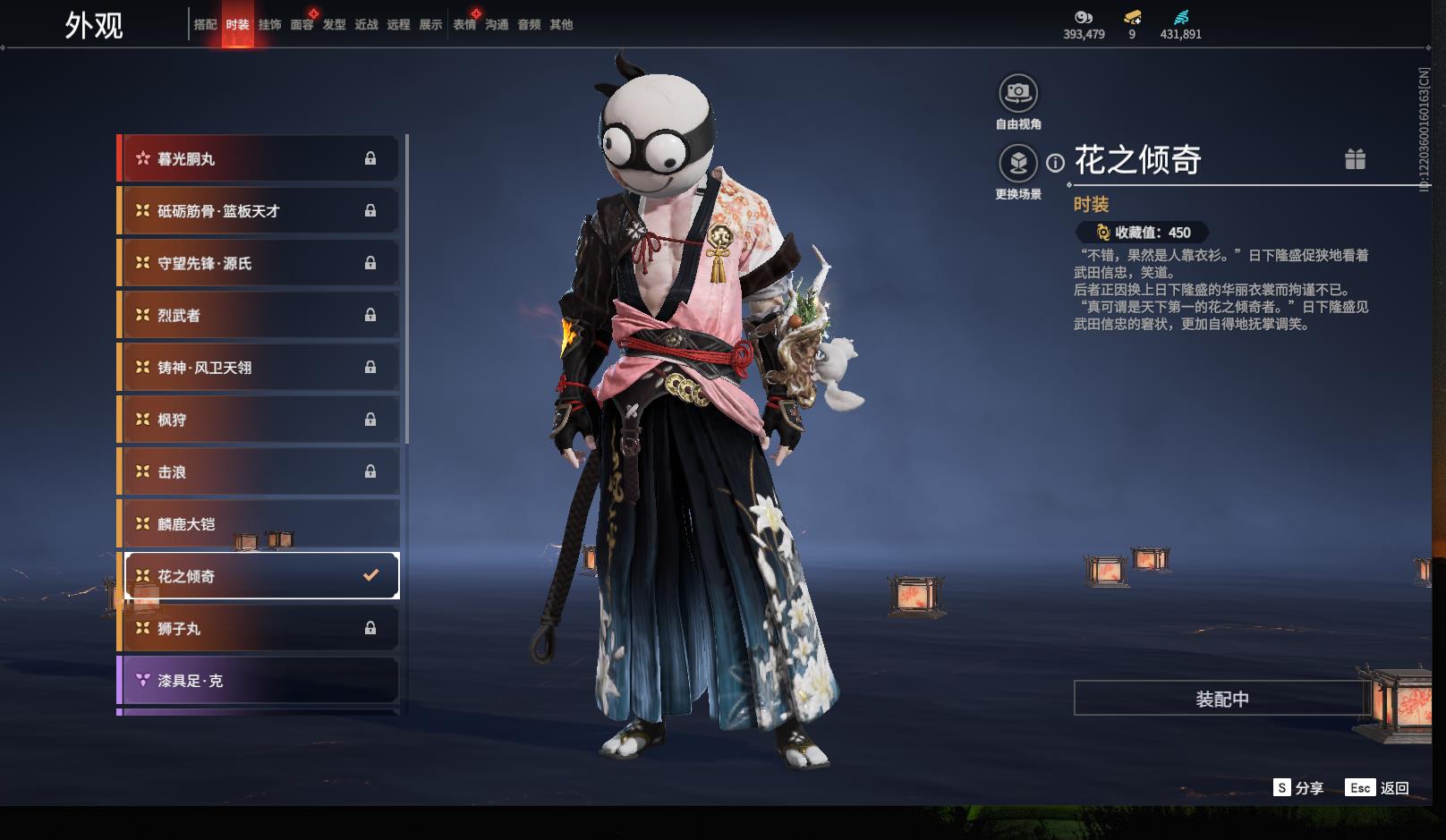1446x840 pixels.
Task: Open the gift icon beside 花之倾奇
Action: (1355, 159)
